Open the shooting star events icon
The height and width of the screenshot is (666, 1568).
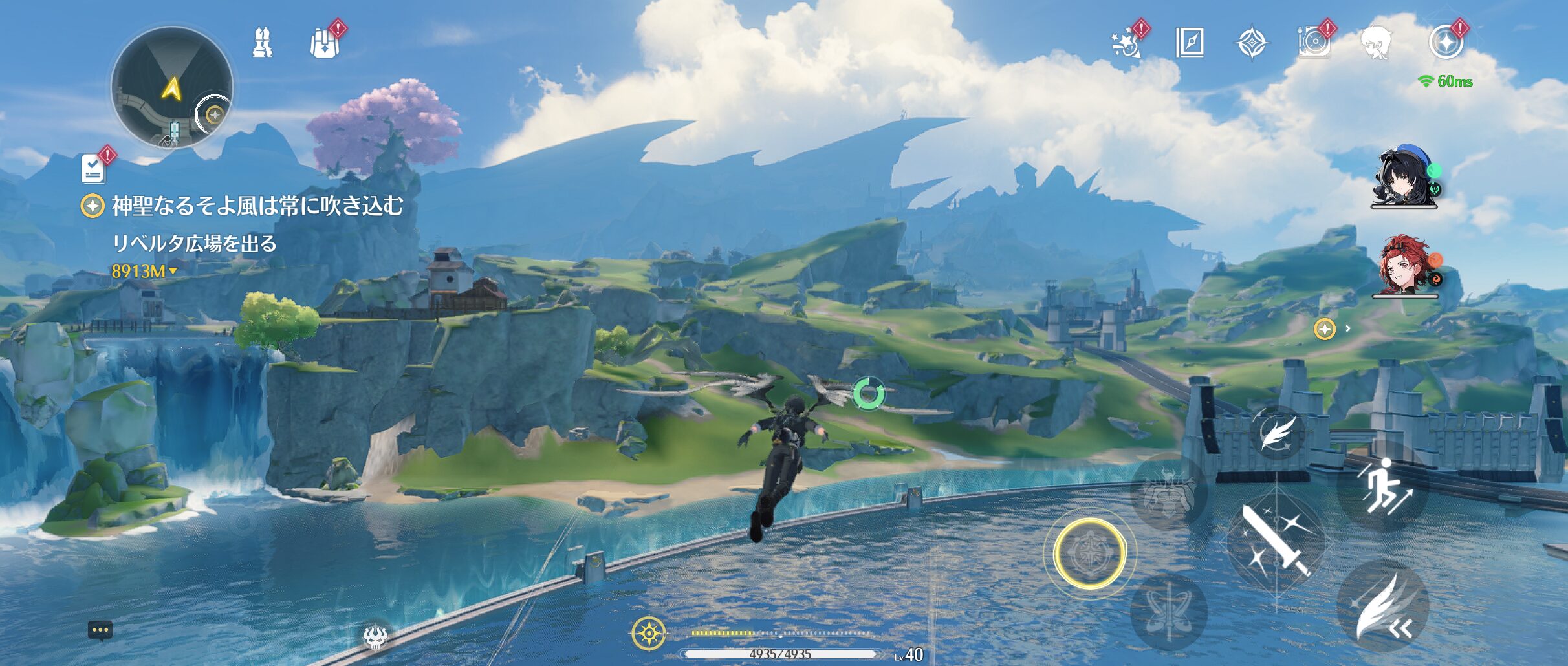[1127, 43]
